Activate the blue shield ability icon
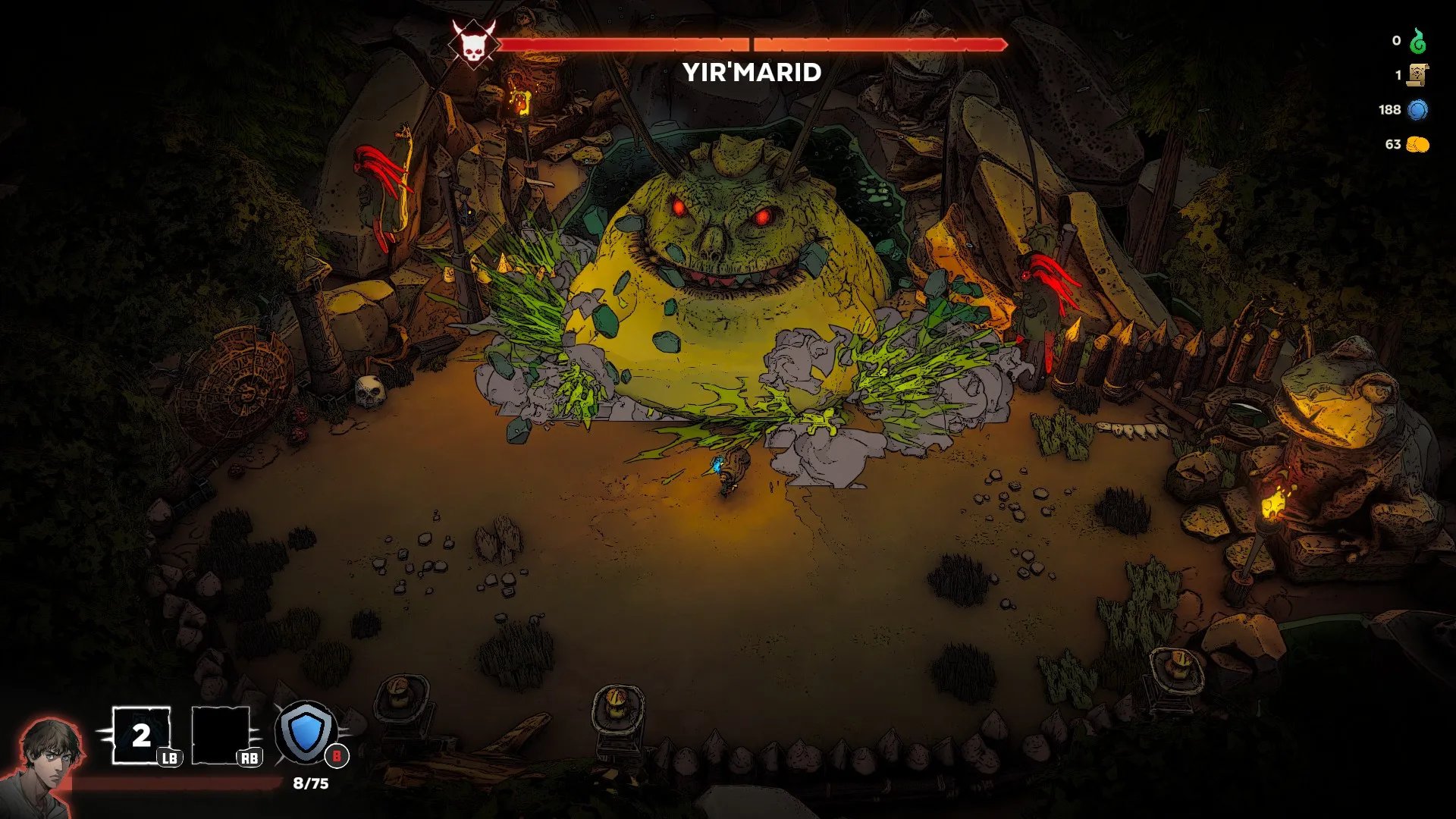Image resolution: width=1456 pixels, height=819 pixels. click(306, 733)
